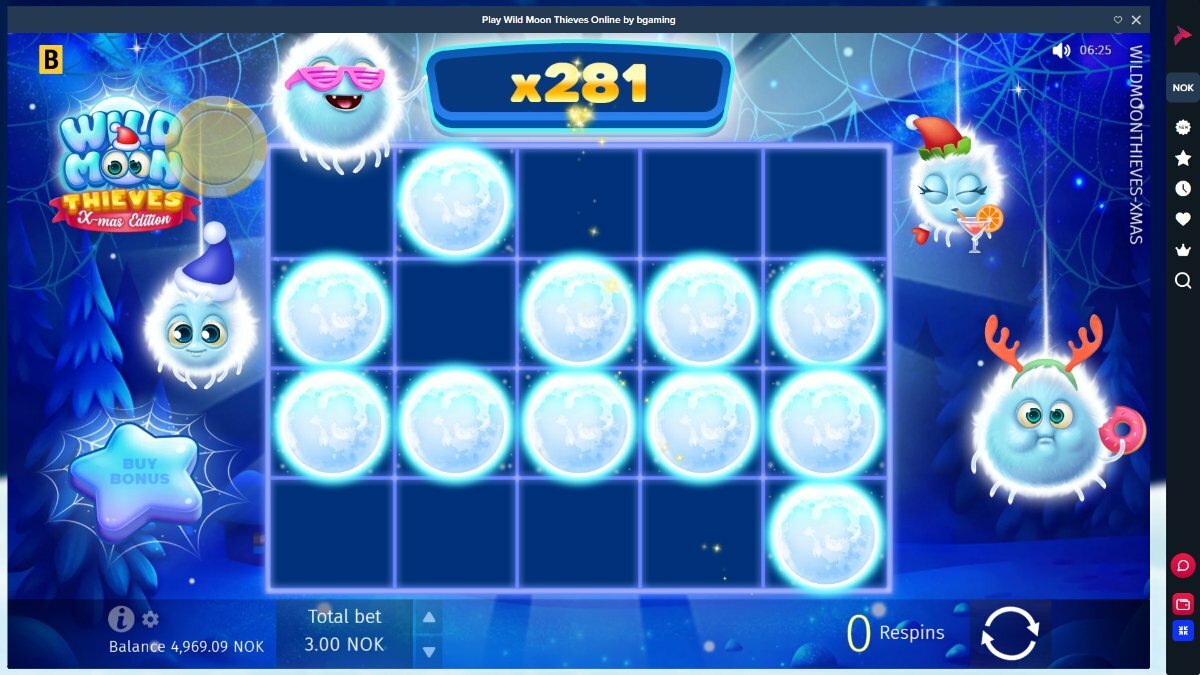Open the crown icon in sidebar

pos(1183,249)
